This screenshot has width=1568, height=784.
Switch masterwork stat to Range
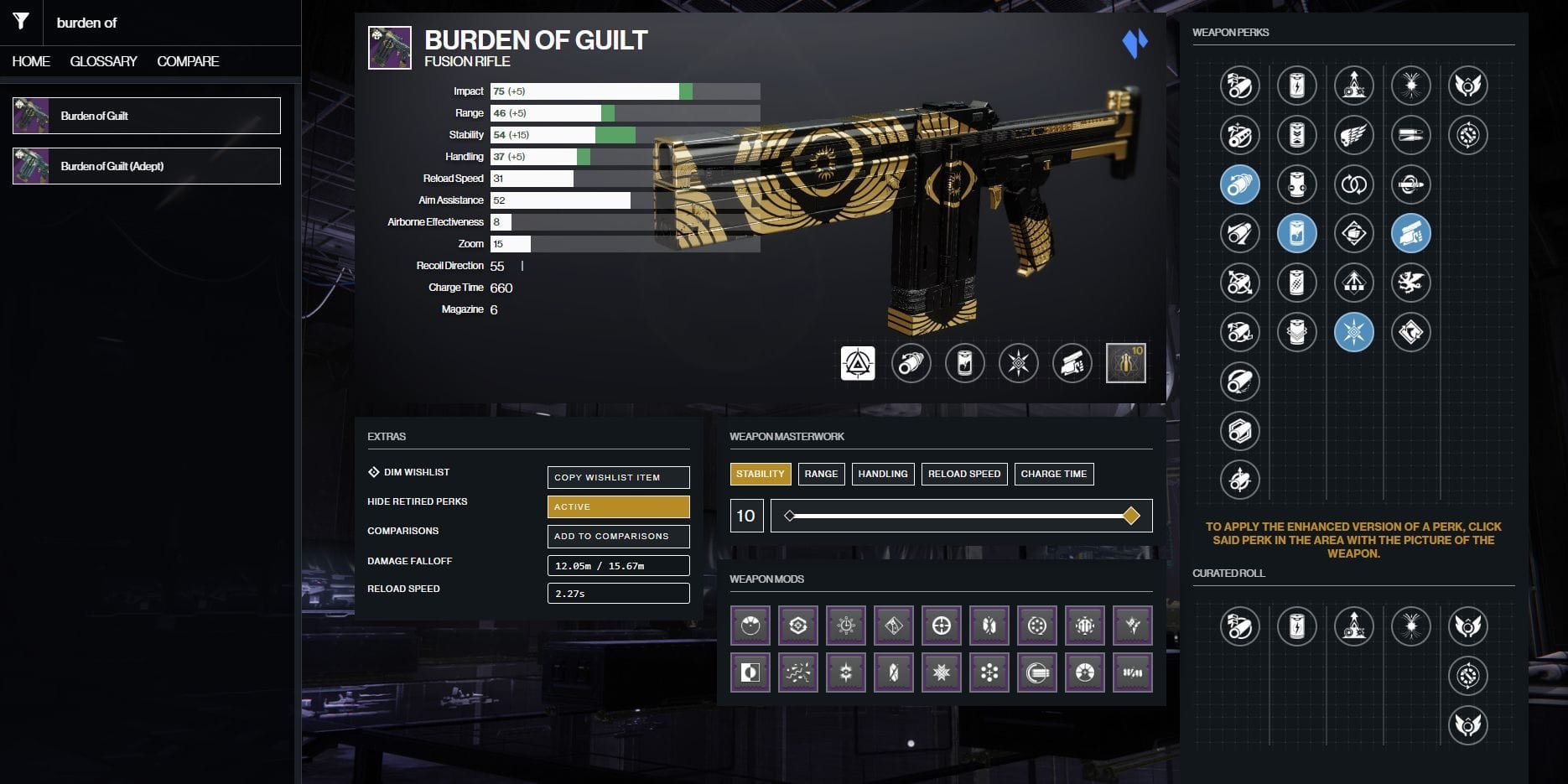pyautogui.click(x=821, y=474)
